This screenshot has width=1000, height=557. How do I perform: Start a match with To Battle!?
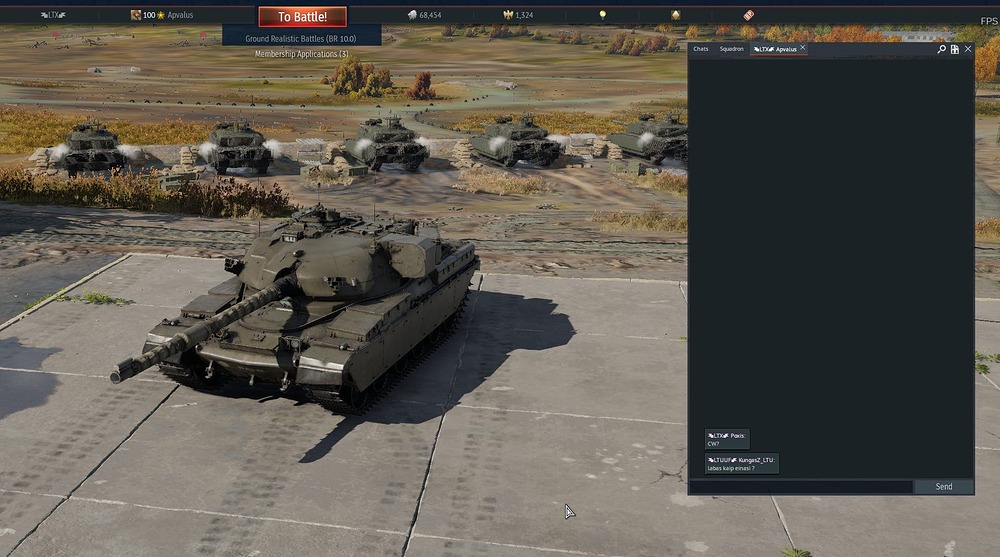[302, 16]
